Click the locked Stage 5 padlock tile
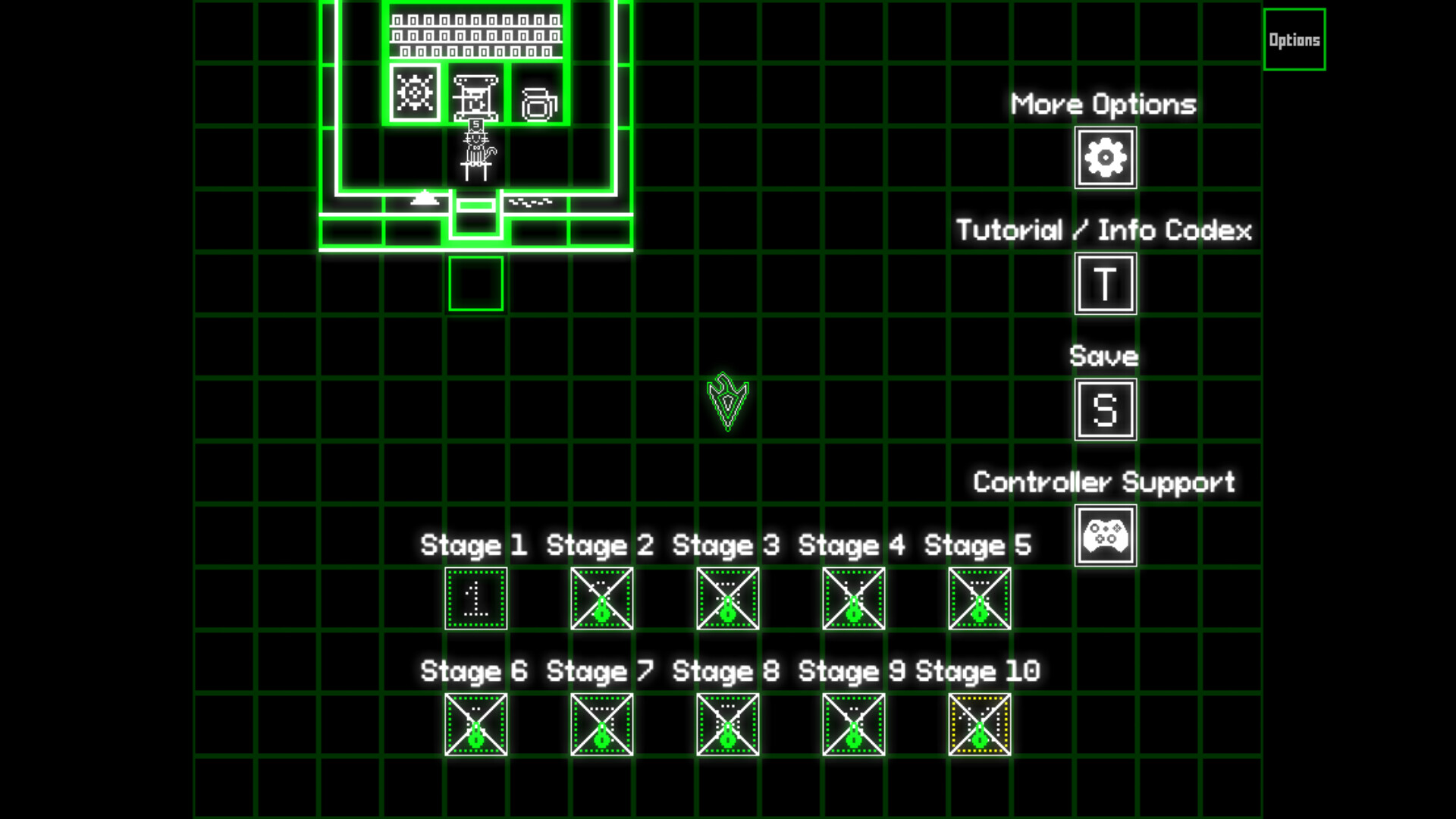The height and width of the screenshot is (819, 1456). [x=979, y=598]
